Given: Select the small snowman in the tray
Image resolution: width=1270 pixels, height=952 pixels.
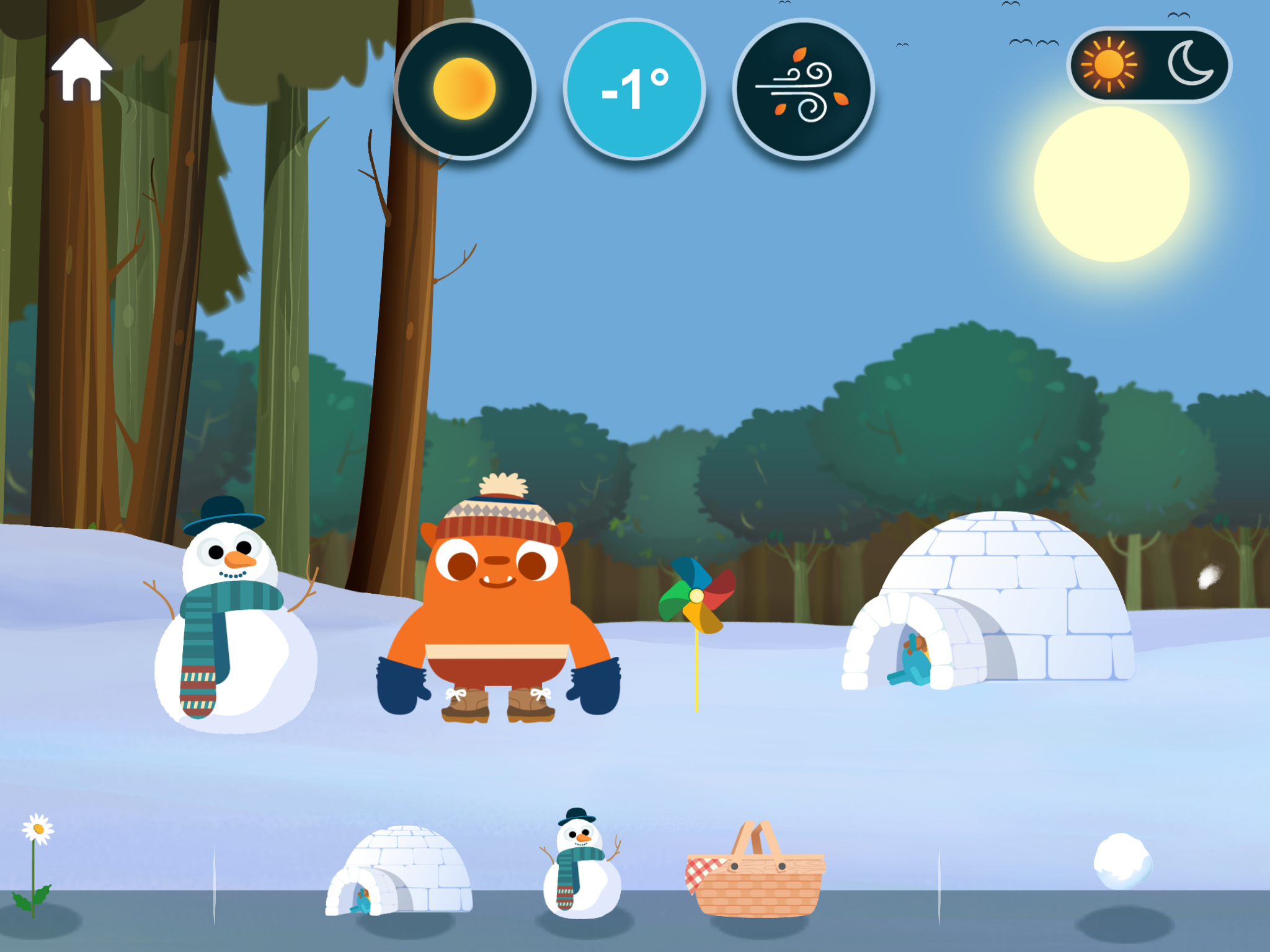Looking at the screenshot, I should click(x=580, y=863).
